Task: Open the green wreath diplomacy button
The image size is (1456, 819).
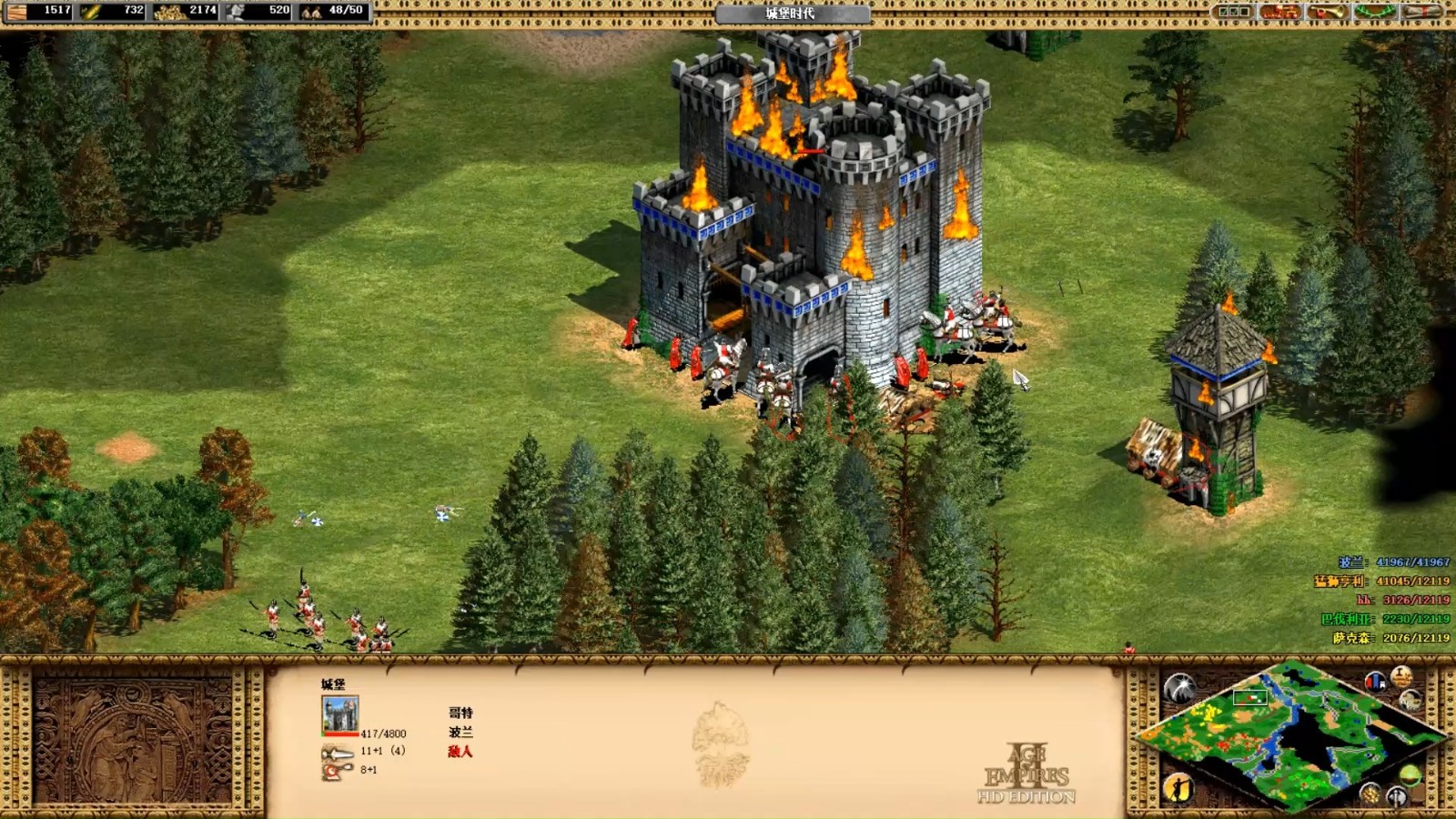Action: tap(1374, 12)
